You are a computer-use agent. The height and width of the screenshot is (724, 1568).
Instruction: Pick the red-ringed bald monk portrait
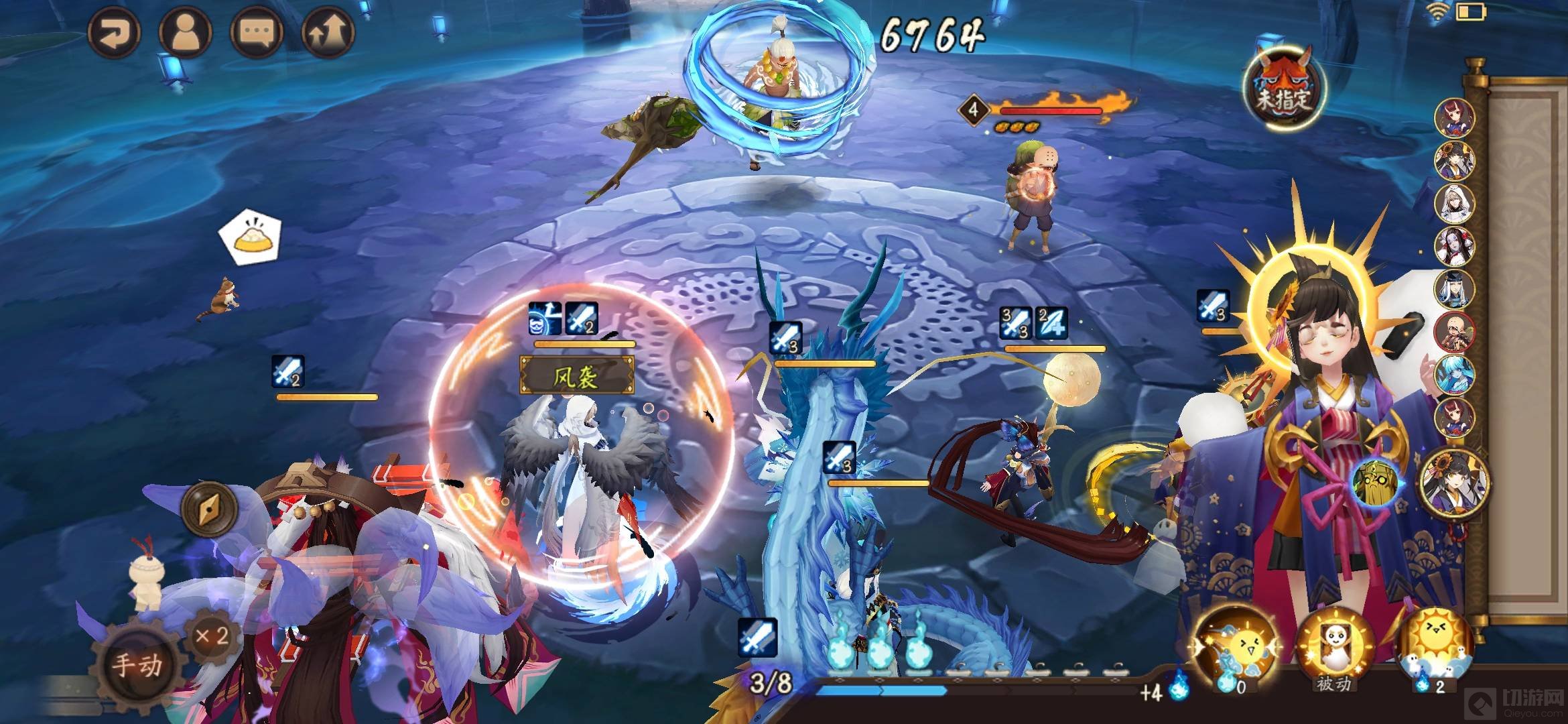tap(1454, 333)
